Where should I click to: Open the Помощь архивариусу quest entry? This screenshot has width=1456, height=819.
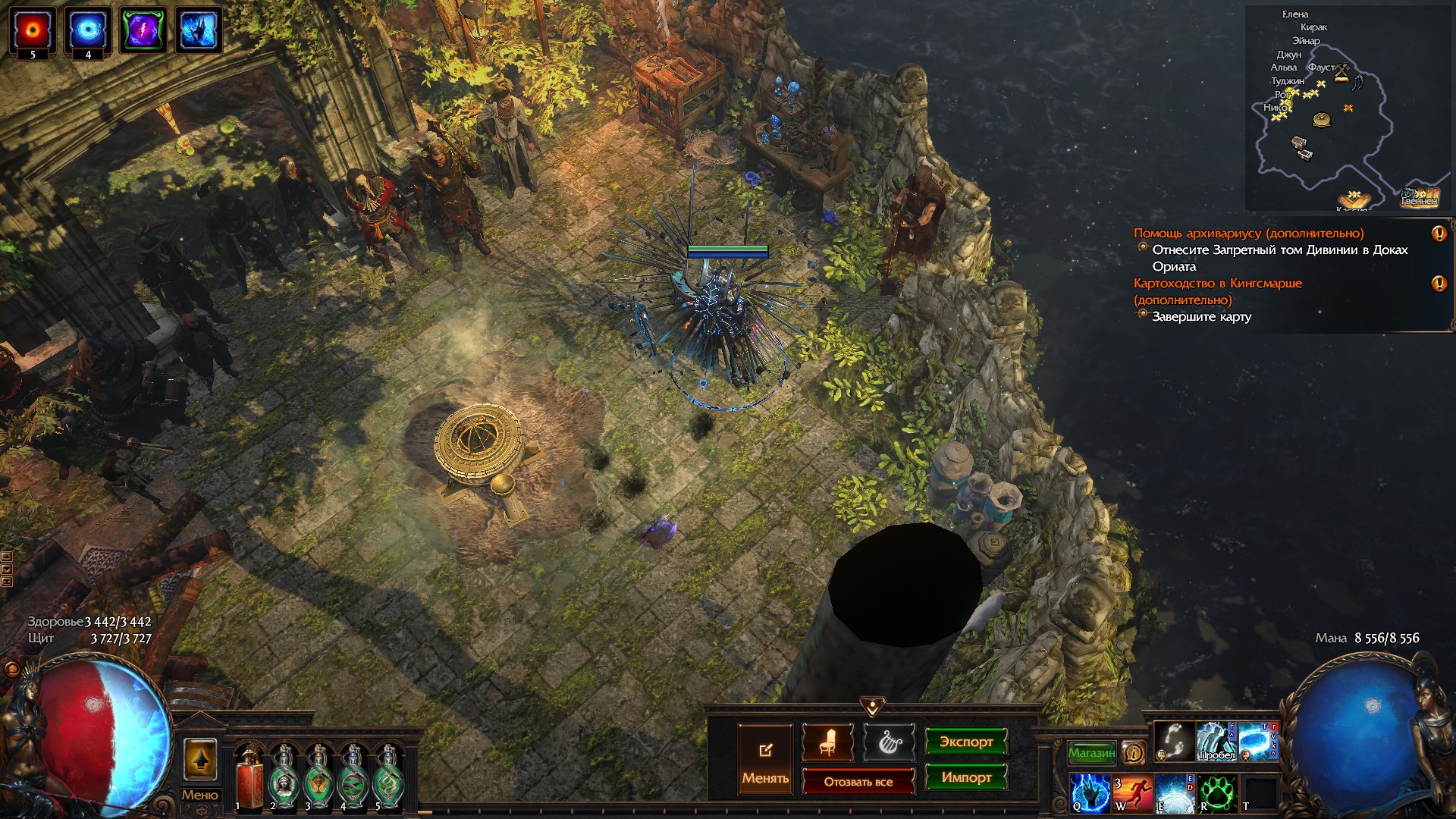click(x=1248, y=234)
